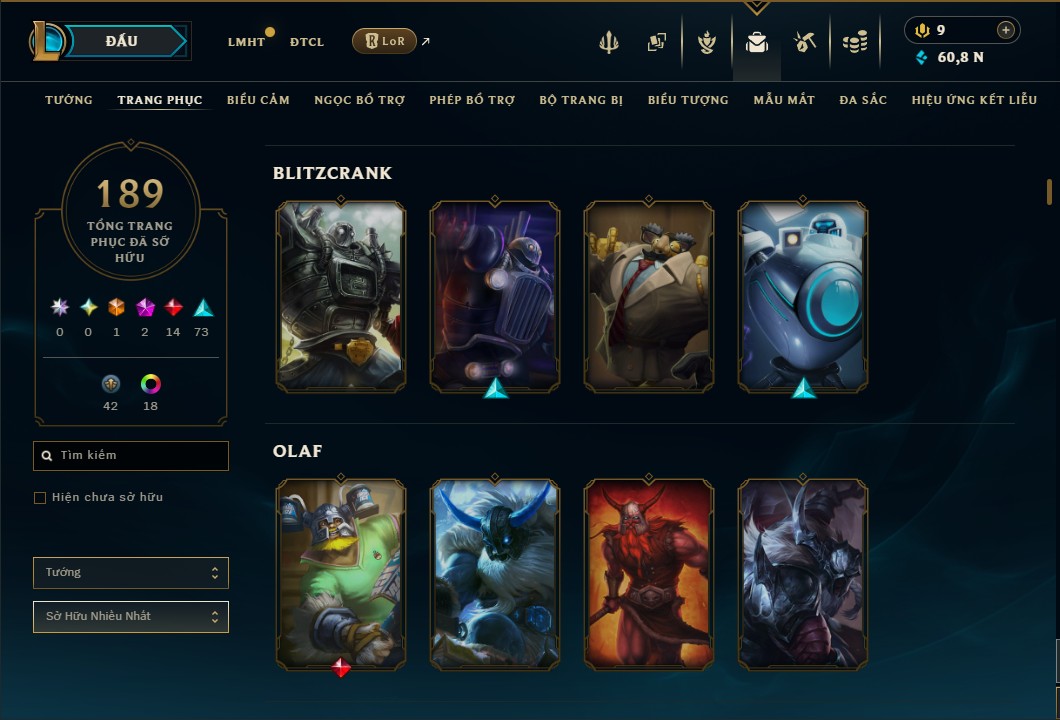
Task: Open the TƯỚNG champions tab
Action: pos(69,100)
